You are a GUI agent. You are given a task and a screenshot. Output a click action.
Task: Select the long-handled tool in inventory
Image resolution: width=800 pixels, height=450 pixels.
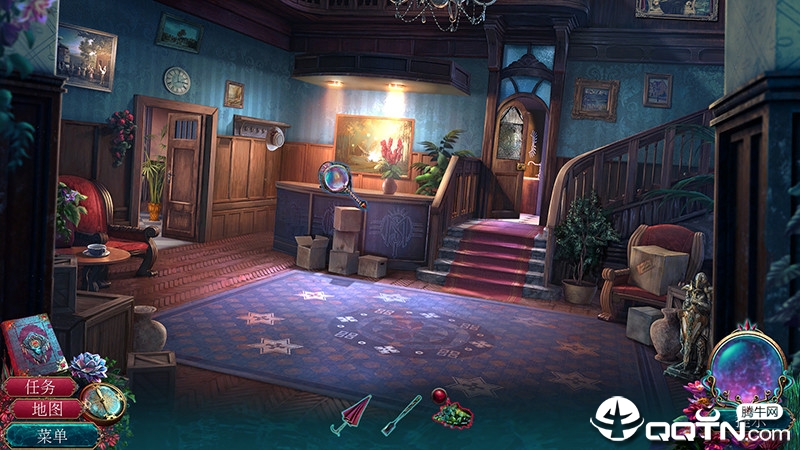[401, 414]
